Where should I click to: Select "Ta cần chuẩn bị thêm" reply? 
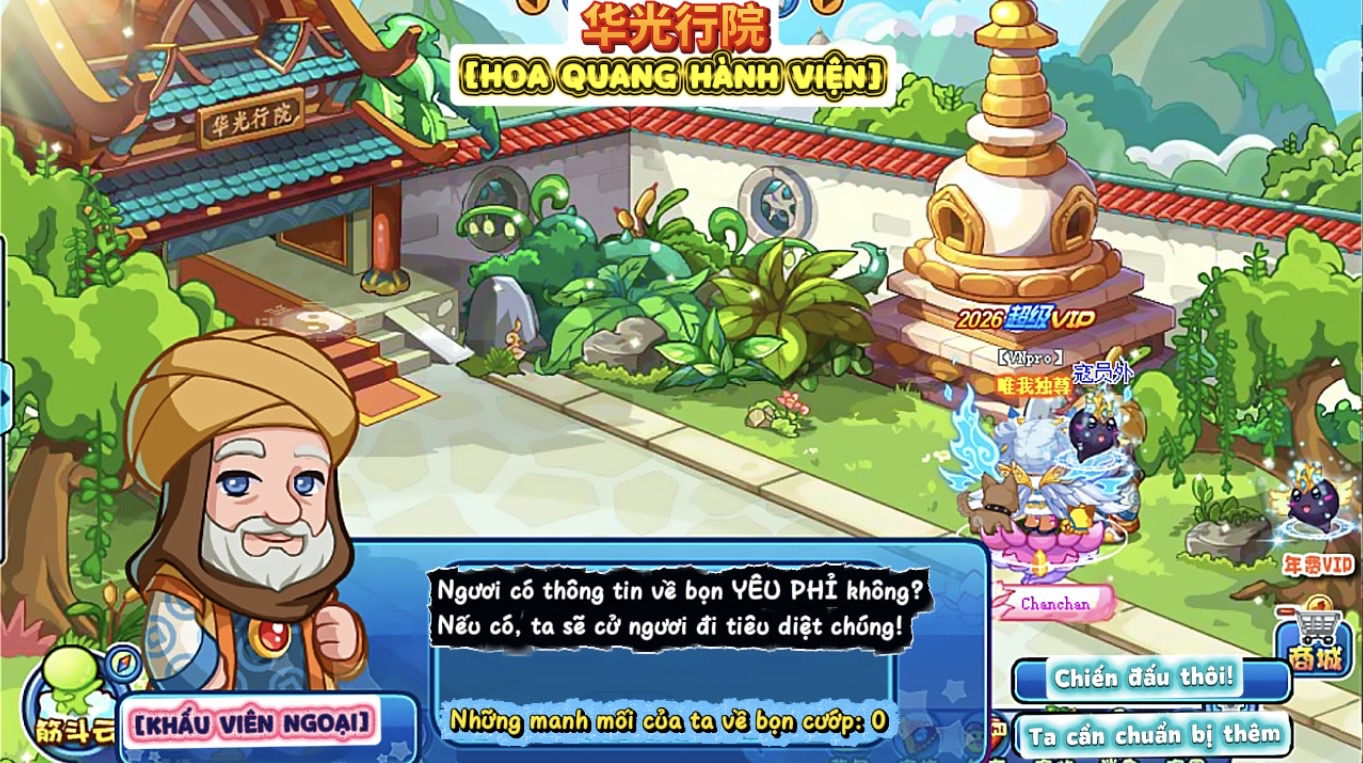click(1152, 735)
